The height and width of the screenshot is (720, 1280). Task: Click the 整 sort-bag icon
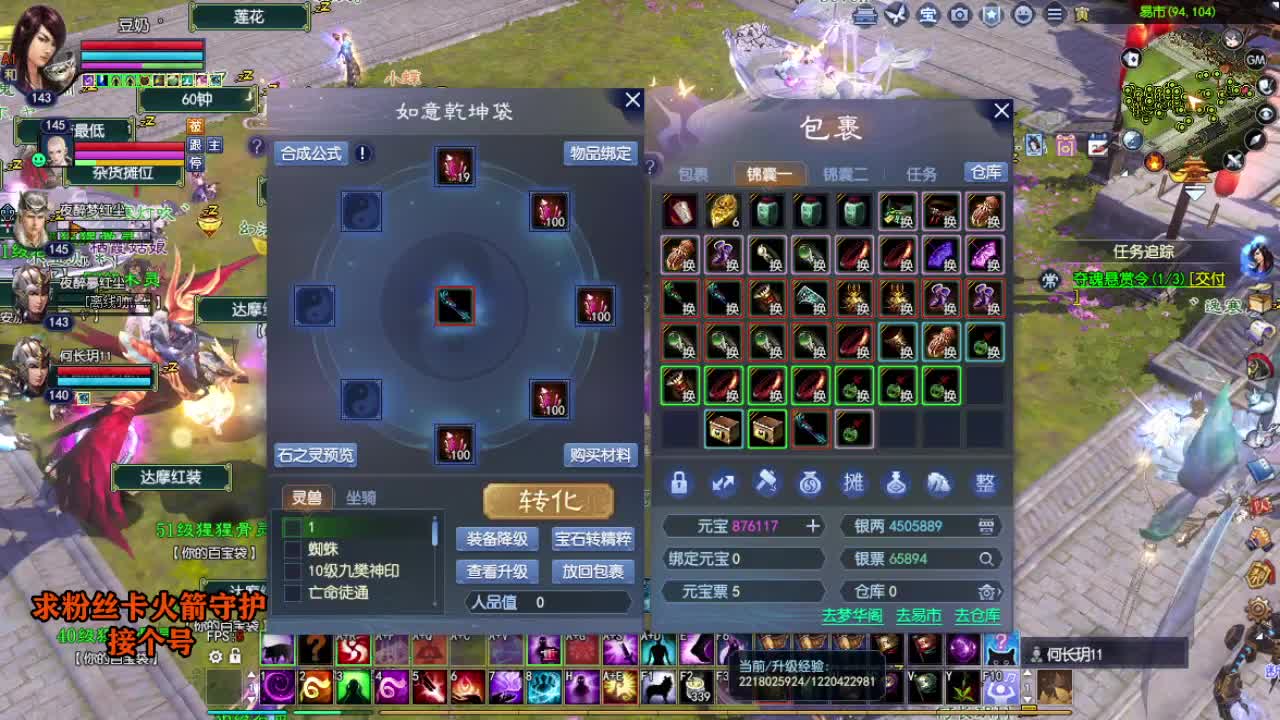(985, 483)
